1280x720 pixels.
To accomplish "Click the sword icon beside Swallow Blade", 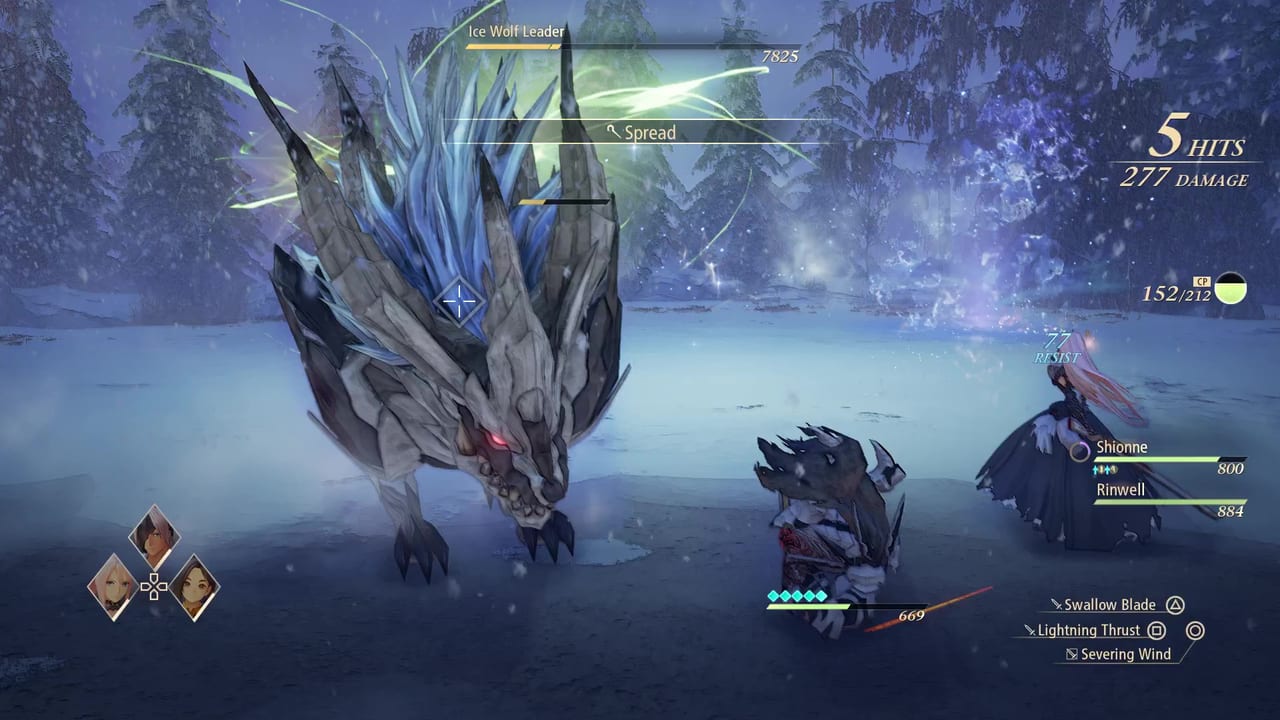I will point(1056,604).
